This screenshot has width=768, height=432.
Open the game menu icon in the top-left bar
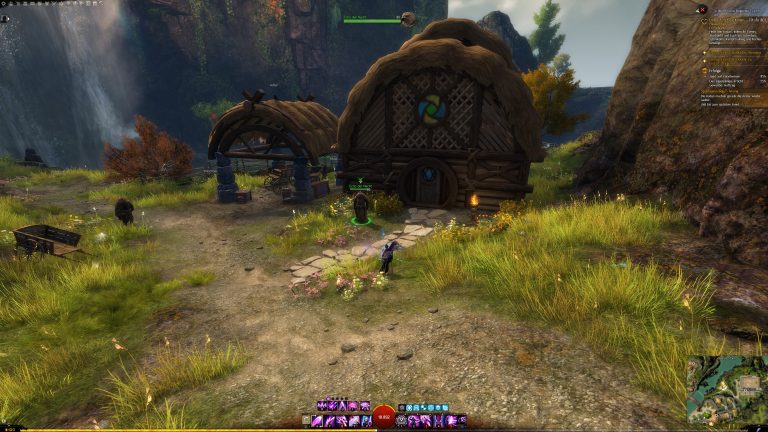(4, 4)
